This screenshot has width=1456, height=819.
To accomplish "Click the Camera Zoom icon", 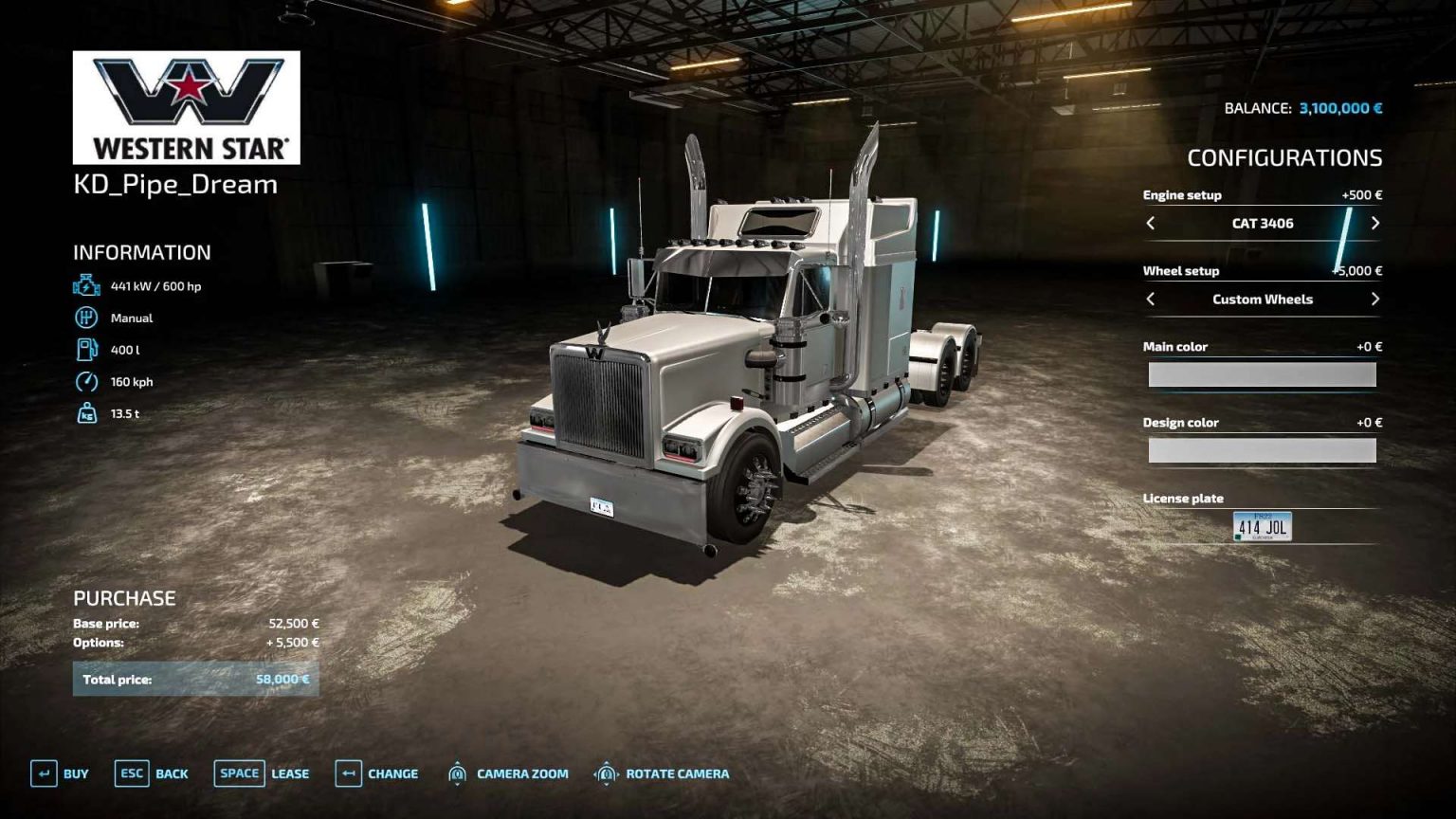I will coord(457,773).
